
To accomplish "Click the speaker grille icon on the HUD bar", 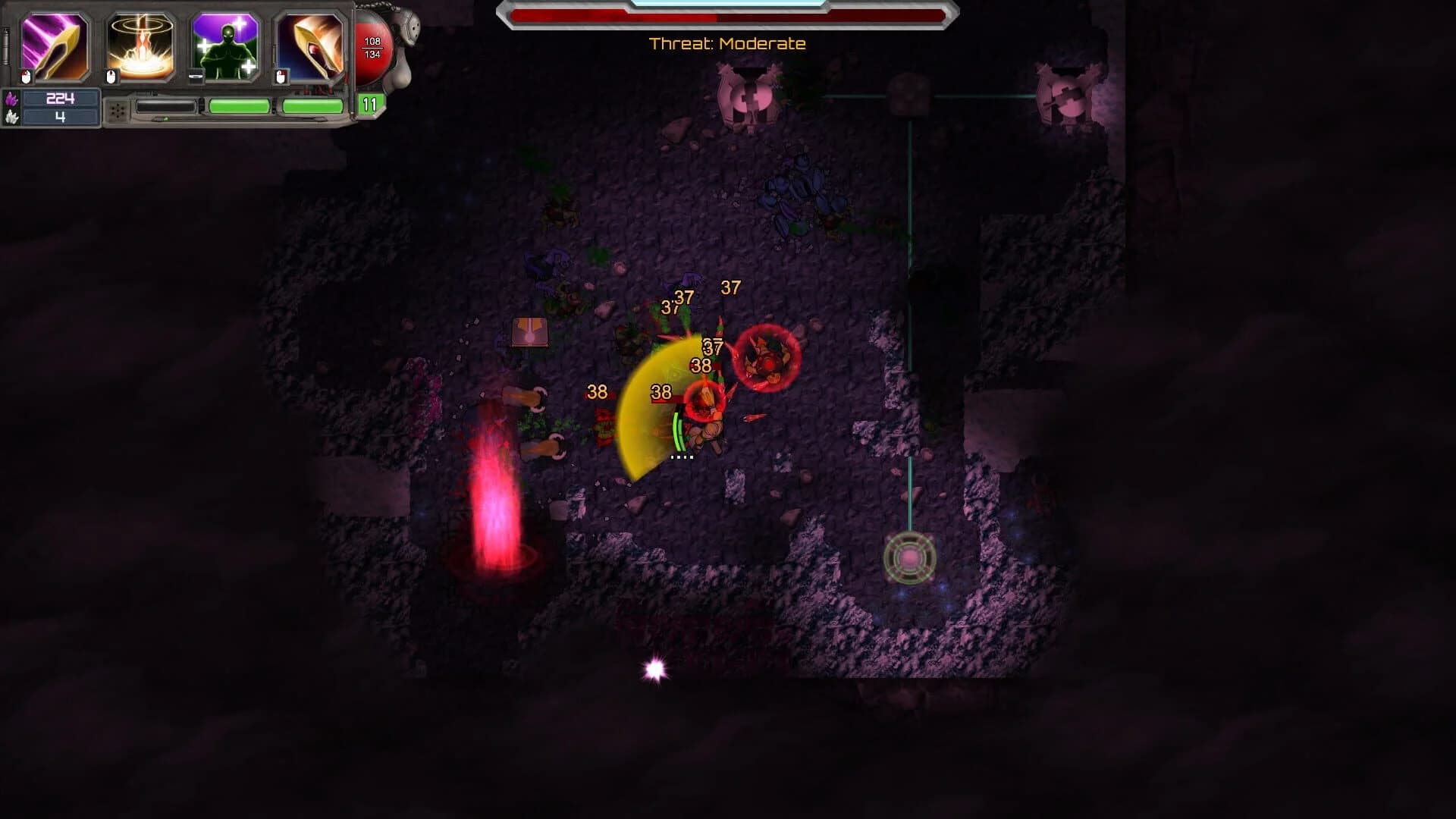I will (x=118, y=111).
